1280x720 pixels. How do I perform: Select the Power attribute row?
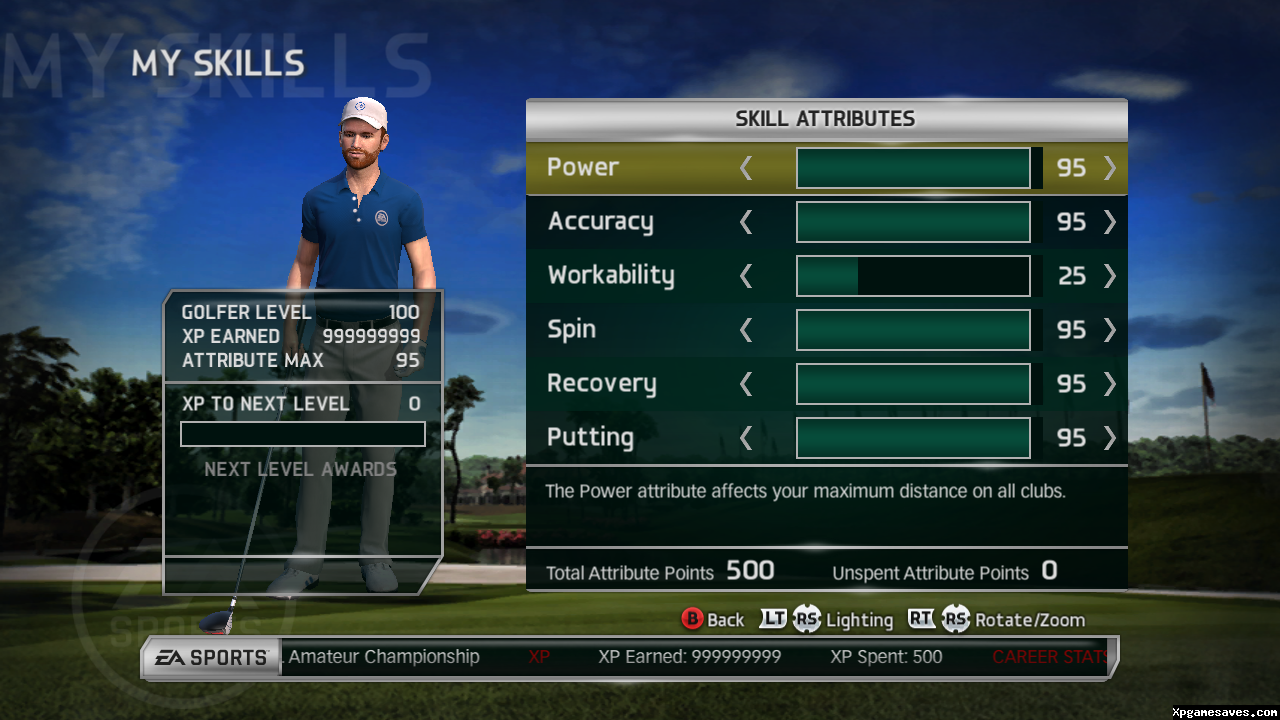[583, 167]
